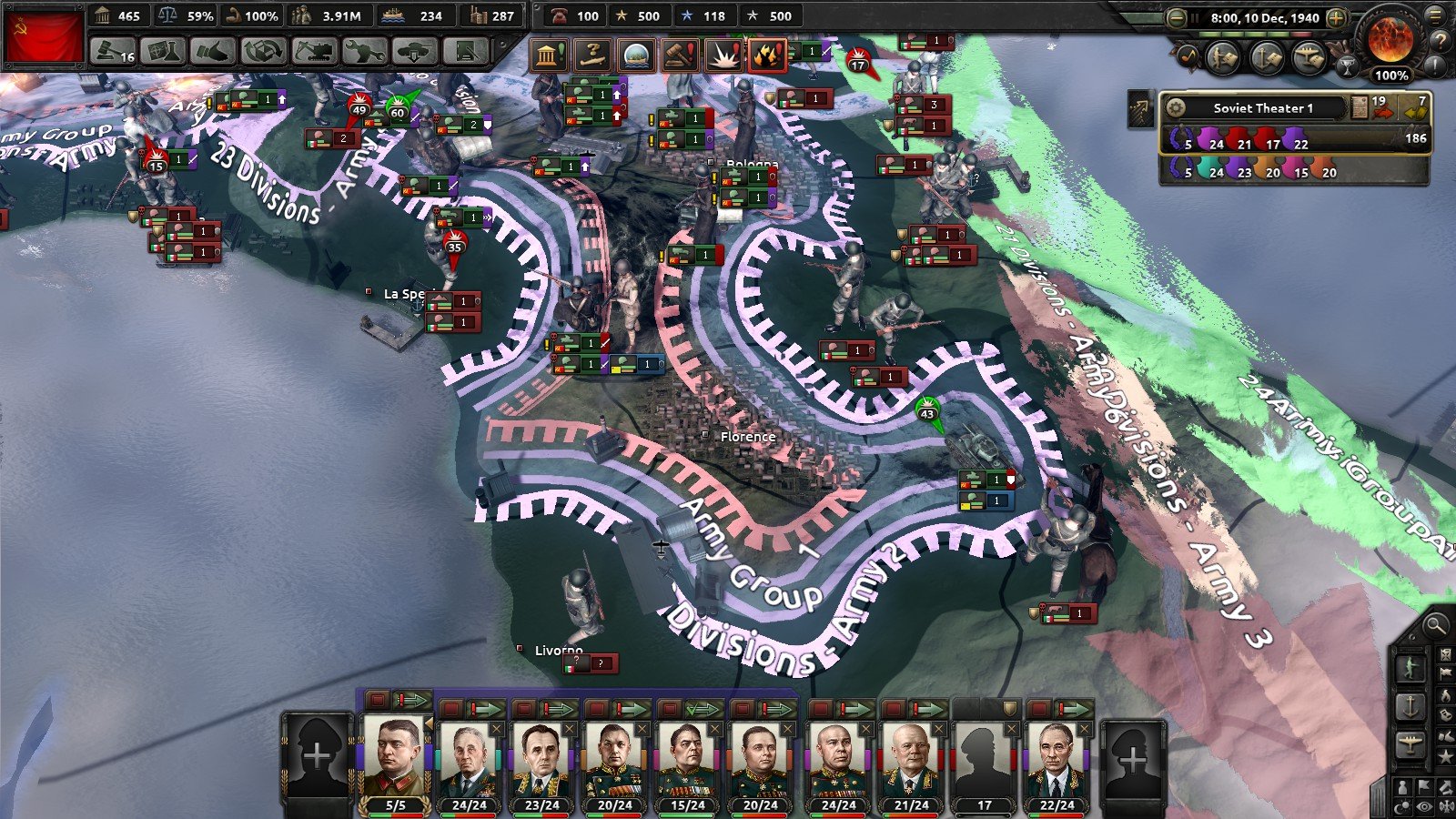Open the construction crane menu
The width and height of the screenshot is (1456, 819).
click(314, 52)
